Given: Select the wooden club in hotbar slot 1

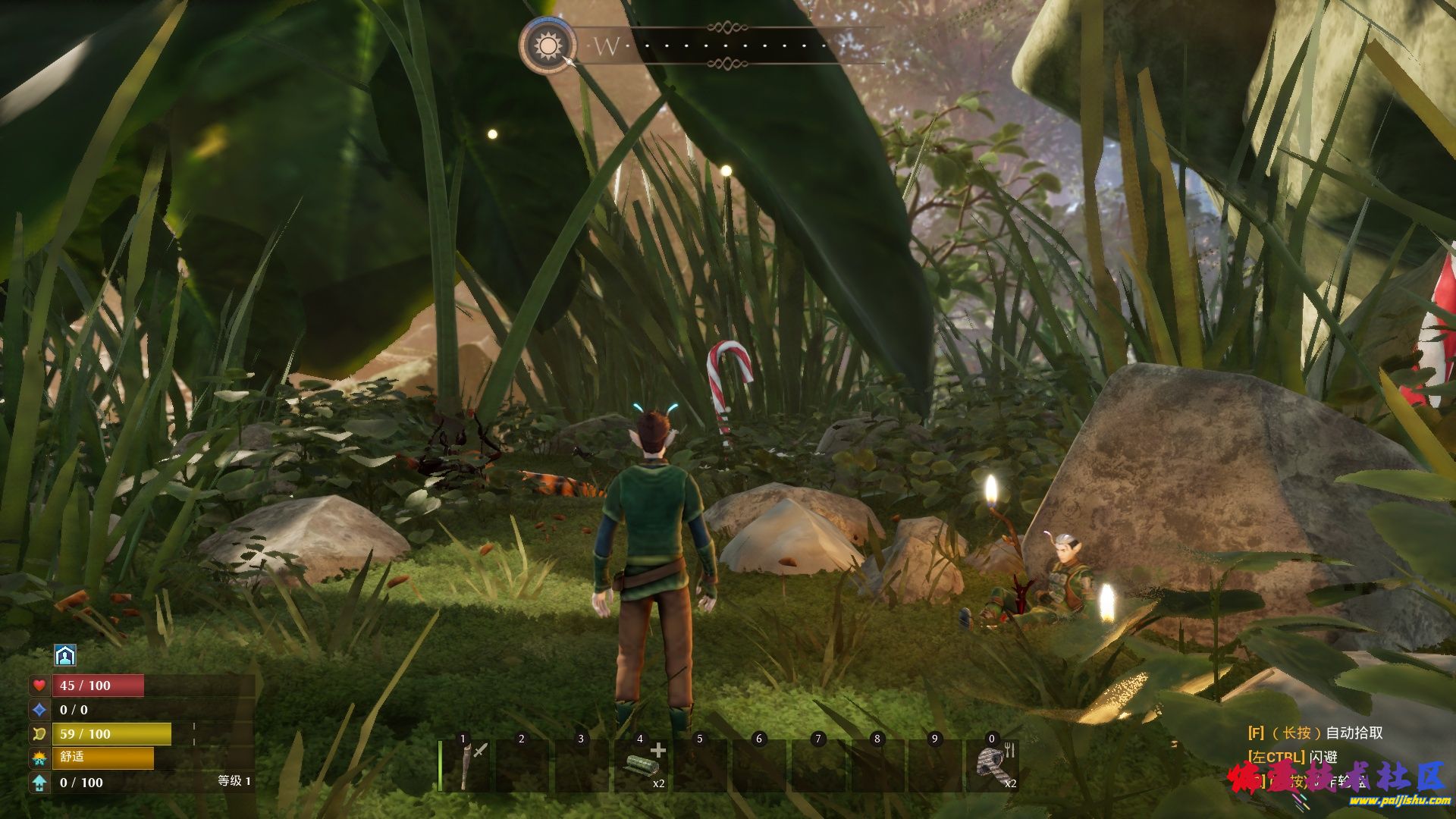Looking at the screenshot, I should coord(468,764).
